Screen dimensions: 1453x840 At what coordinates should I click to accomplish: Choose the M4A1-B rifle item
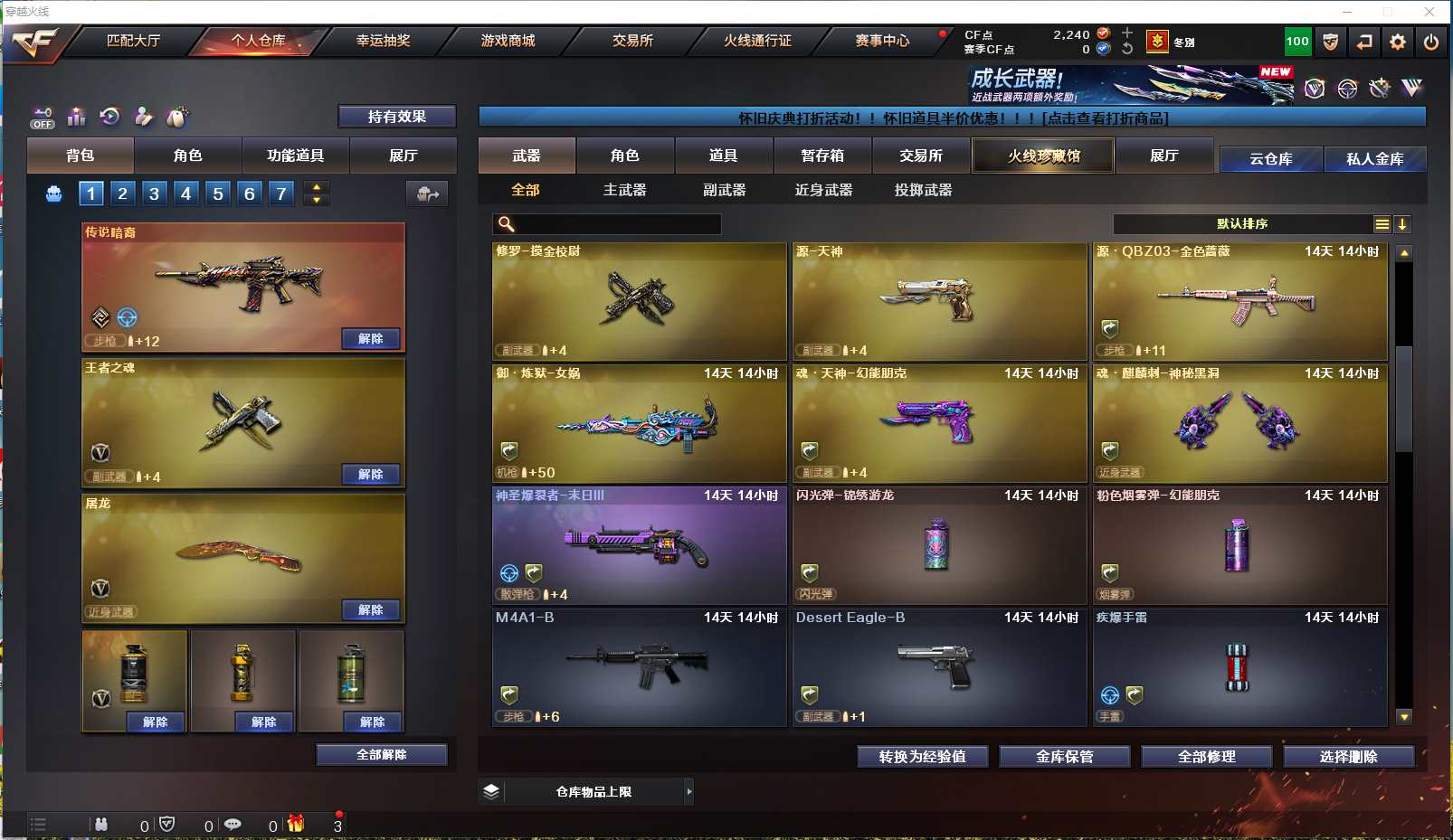tap(639, 667)
